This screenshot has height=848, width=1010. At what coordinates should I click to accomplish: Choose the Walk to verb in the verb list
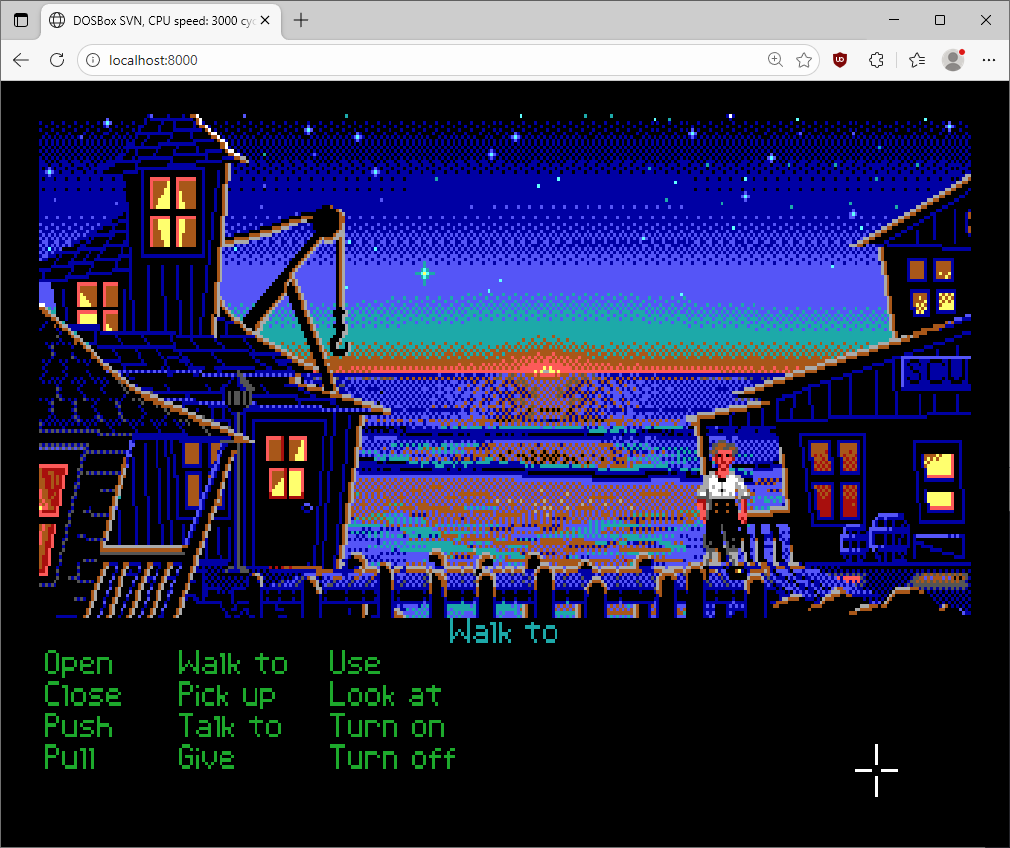(x=233, y=664)
